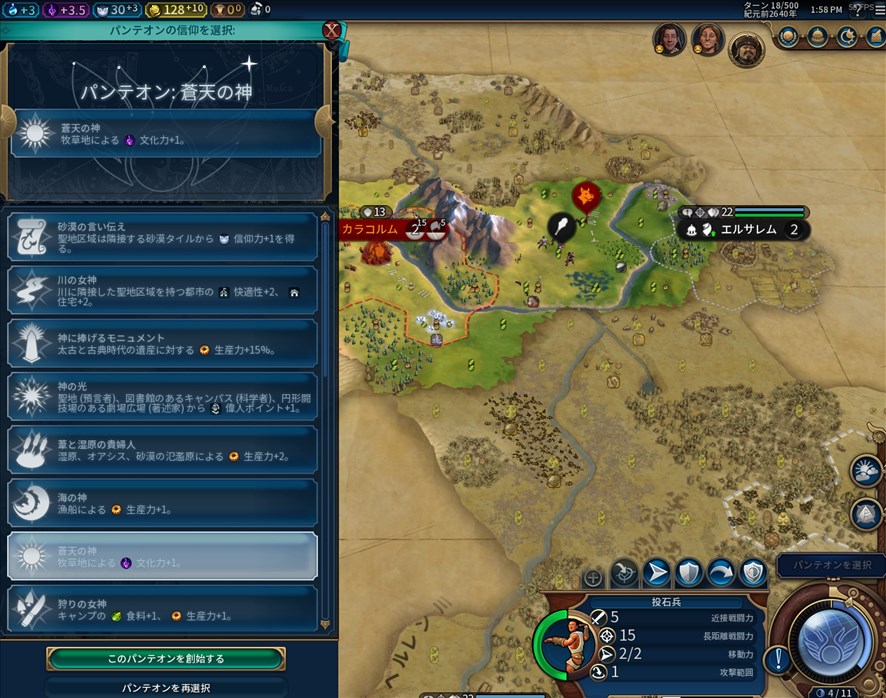Viewport: 886px width, 698px height.
Task: Select the 葦と湿原の貴婦人 belief
Action: pos(163,450)
